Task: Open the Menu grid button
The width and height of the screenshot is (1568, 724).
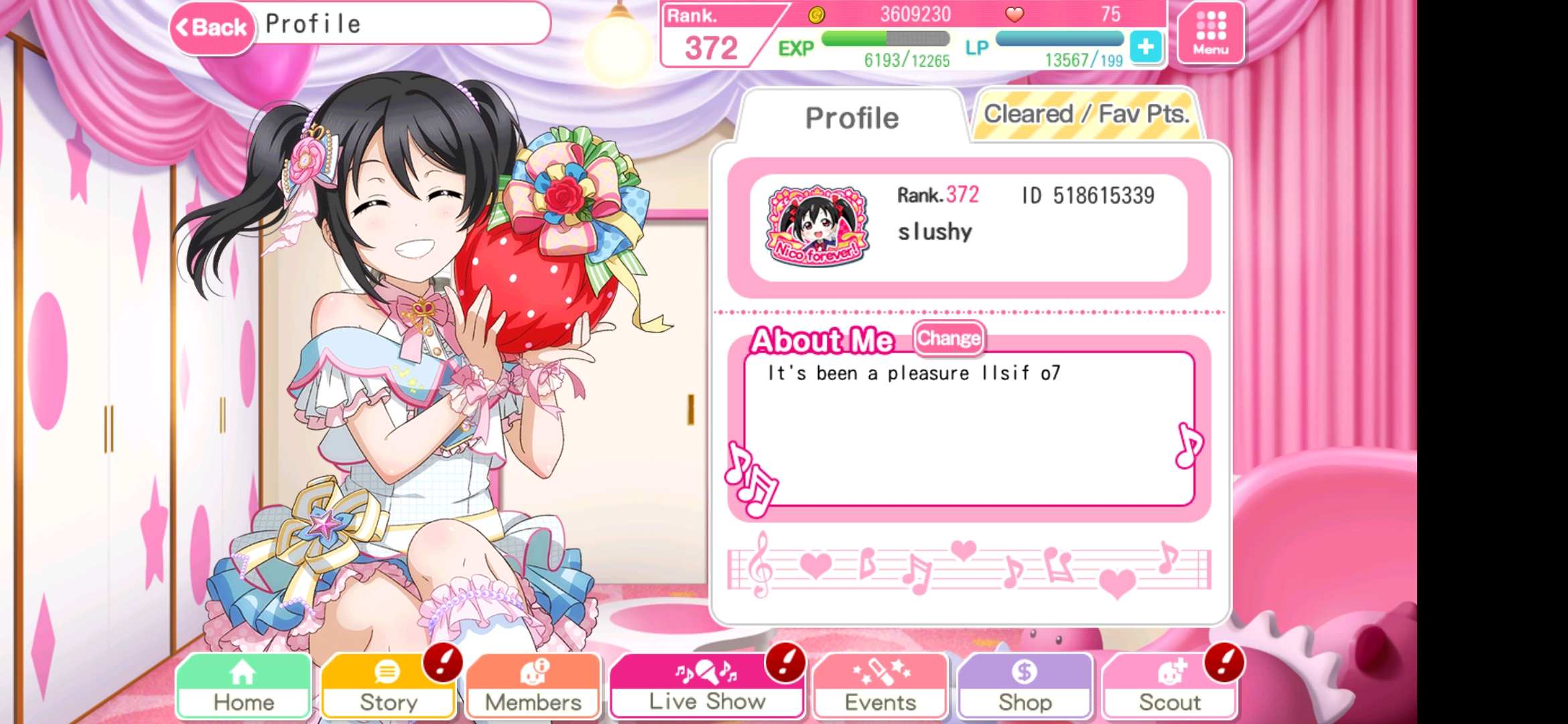Action: tap(1210, 32)
